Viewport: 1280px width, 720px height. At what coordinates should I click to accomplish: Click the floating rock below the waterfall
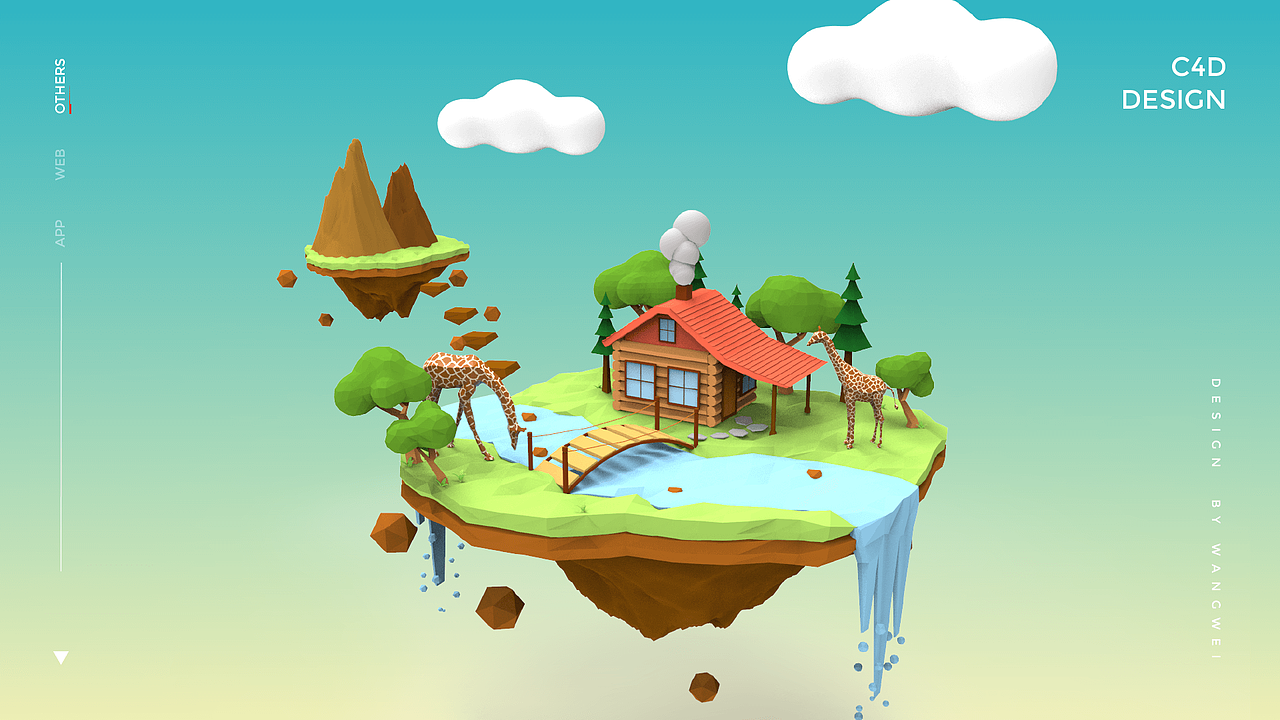tap(500, 607)
